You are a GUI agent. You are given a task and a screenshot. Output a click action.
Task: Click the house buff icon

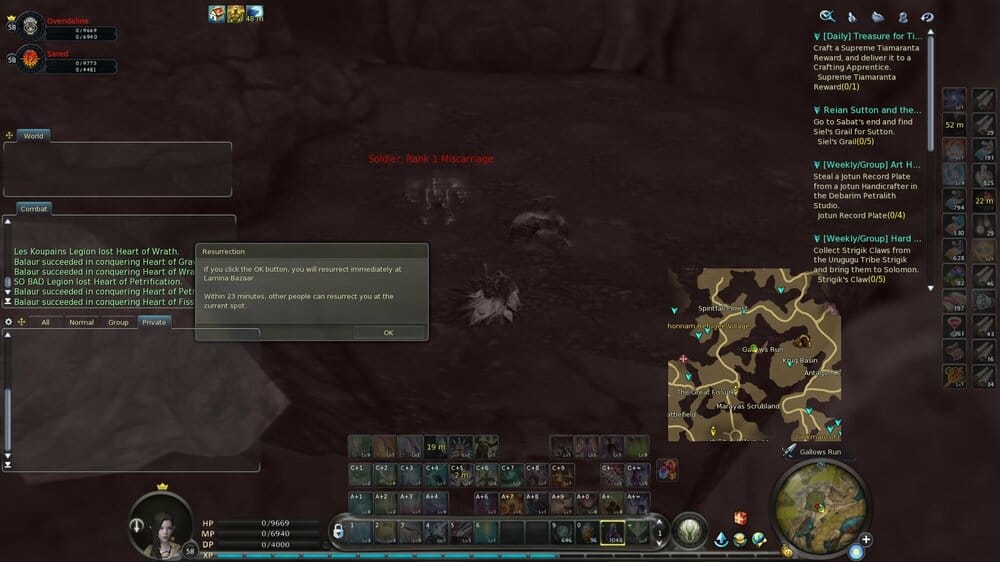217,13
